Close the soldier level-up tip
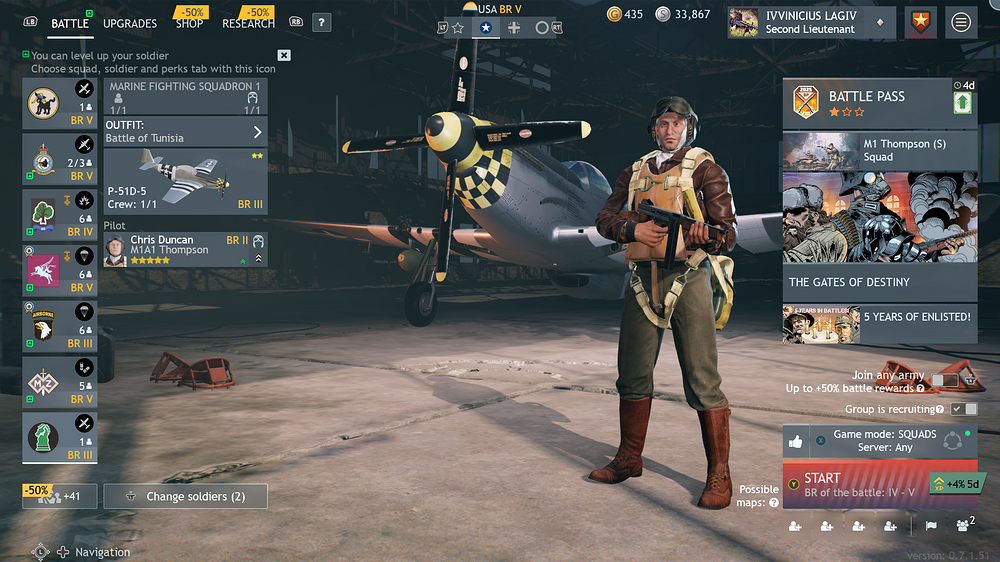The height and width of the screenshot is (562, 1000). click(x=284, y=55)
